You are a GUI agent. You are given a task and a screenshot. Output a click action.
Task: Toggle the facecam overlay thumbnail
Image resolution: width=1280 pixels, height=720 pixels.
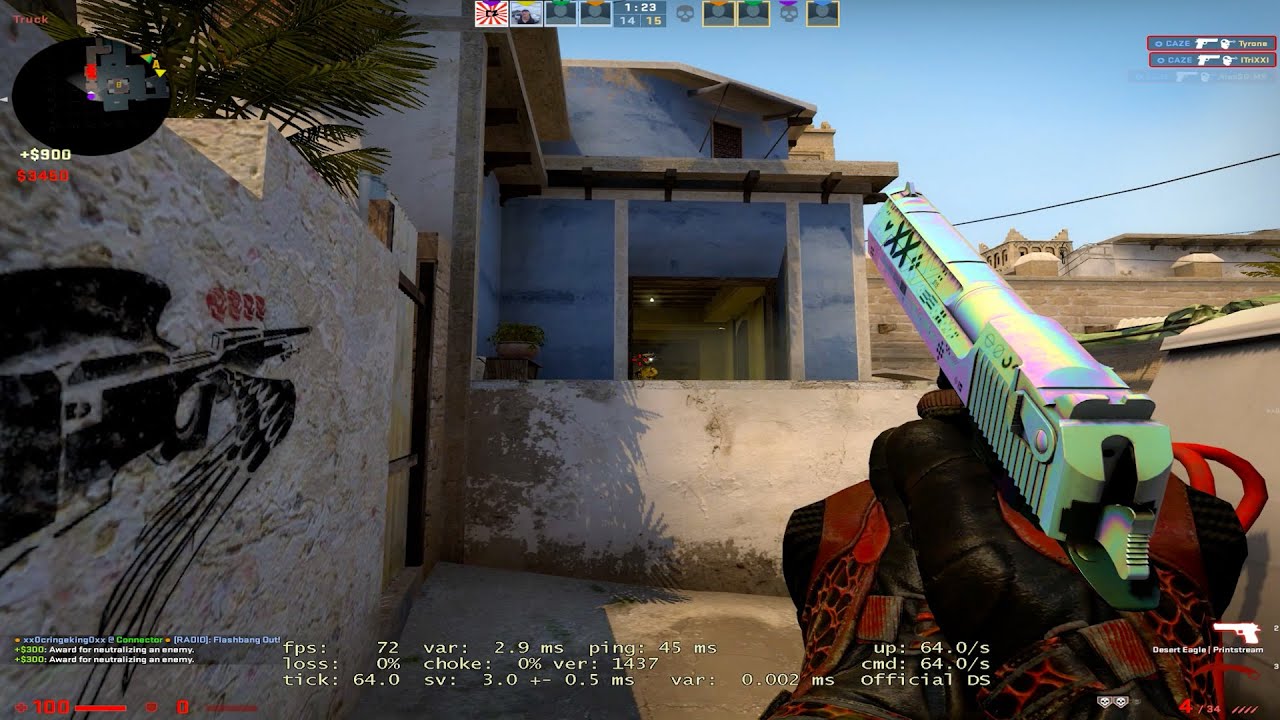coord(525,14)
